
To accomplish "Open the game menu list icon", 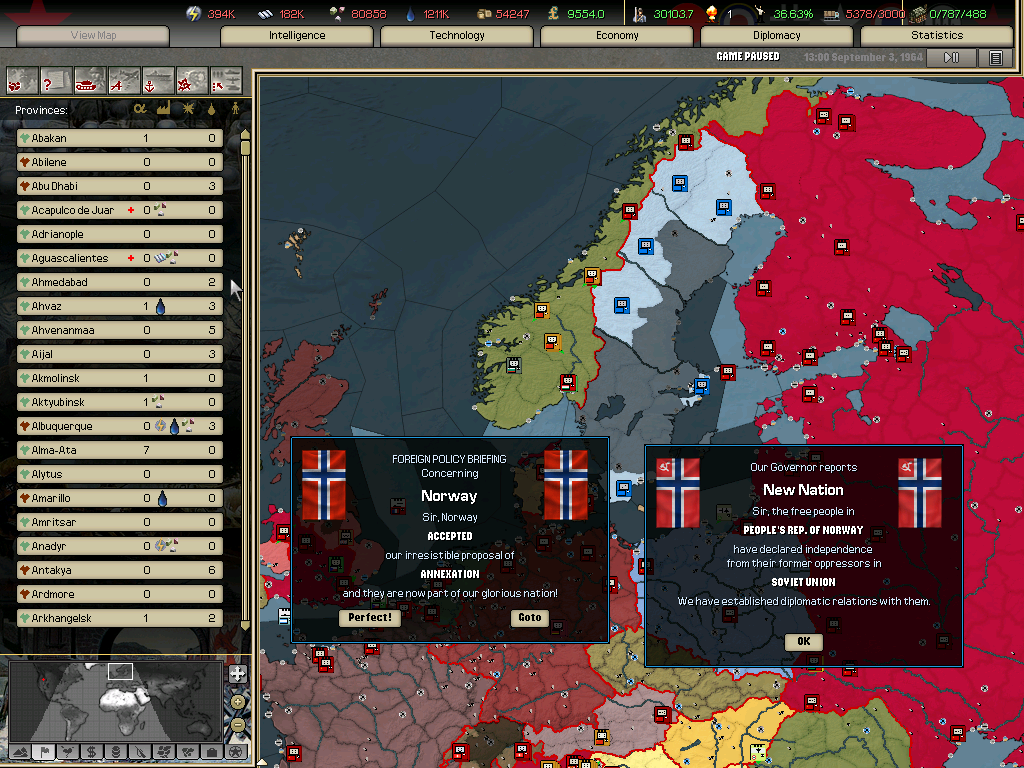I will [x=995, y=58].
